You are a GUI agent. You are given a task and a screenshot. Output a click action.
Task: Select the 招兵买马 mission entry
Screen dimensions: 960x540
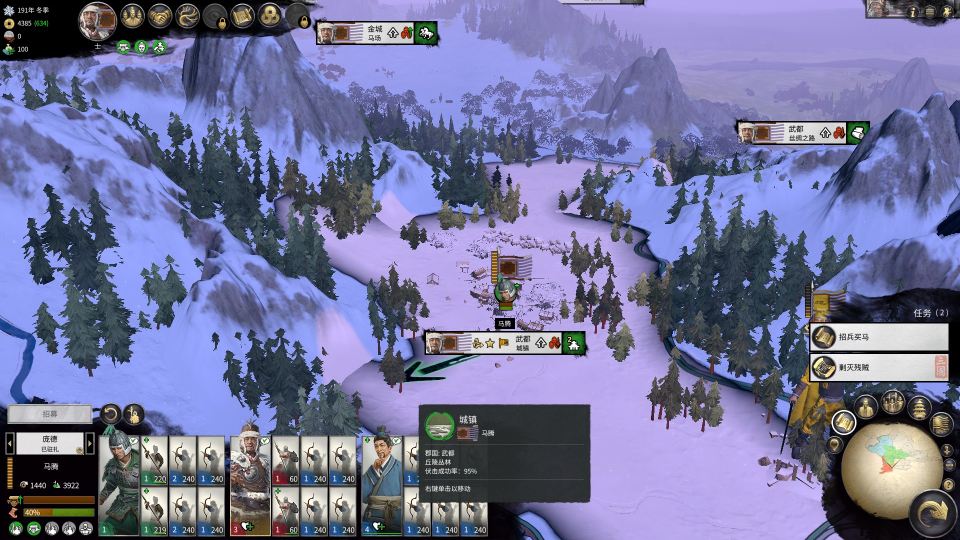878,338
